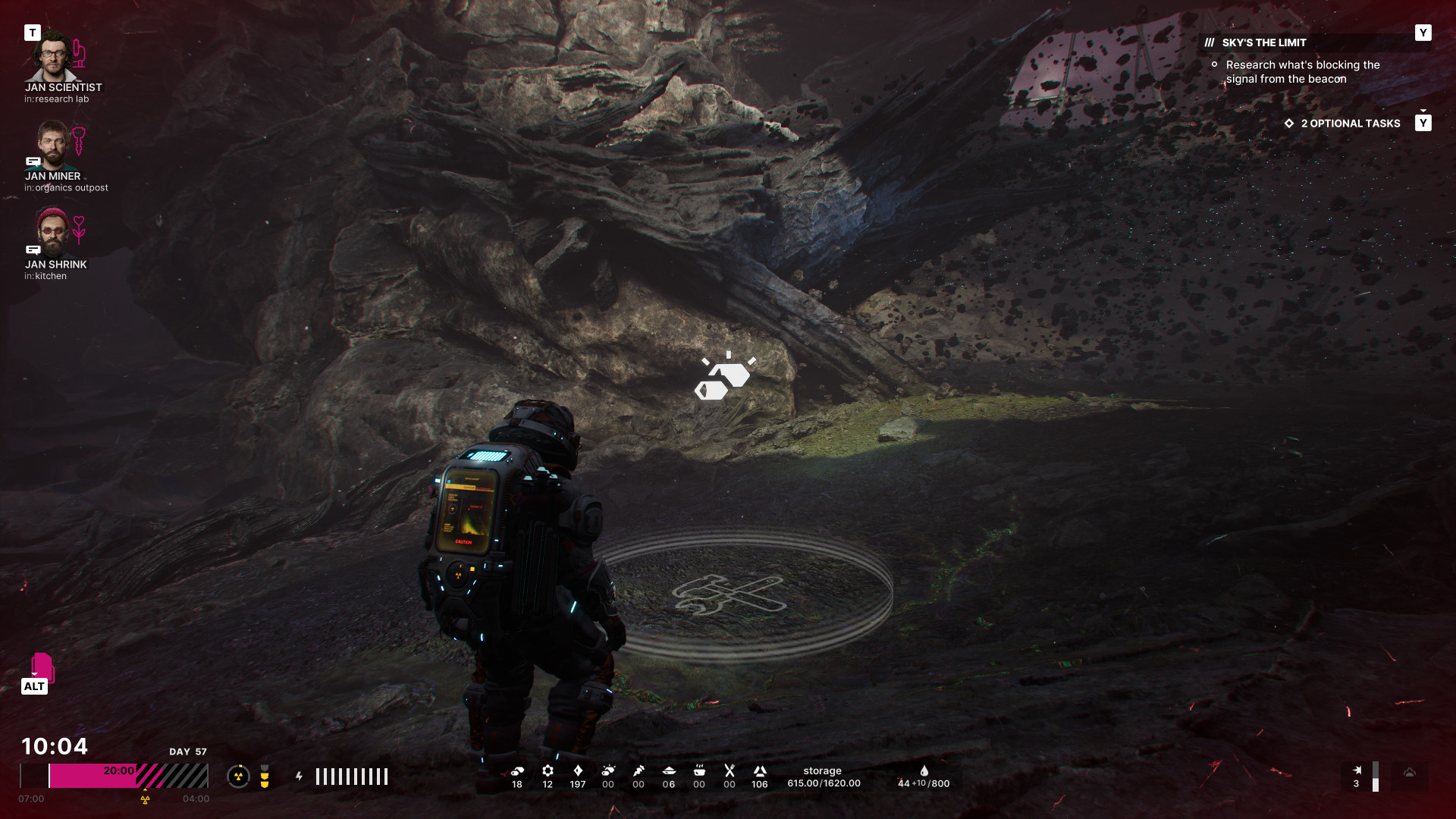Click the gear-shaped resource icon showing 12

pyautogui.click(x=548, y=770)
